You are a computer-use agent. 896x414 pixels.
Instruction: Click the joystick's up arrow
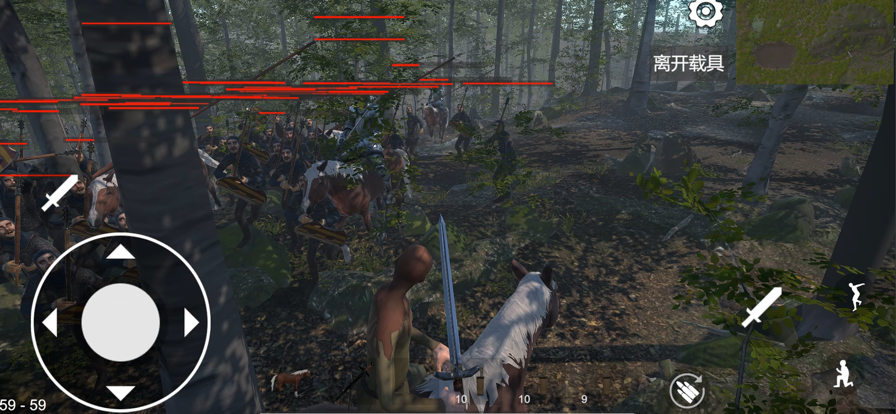coord(121,252)
